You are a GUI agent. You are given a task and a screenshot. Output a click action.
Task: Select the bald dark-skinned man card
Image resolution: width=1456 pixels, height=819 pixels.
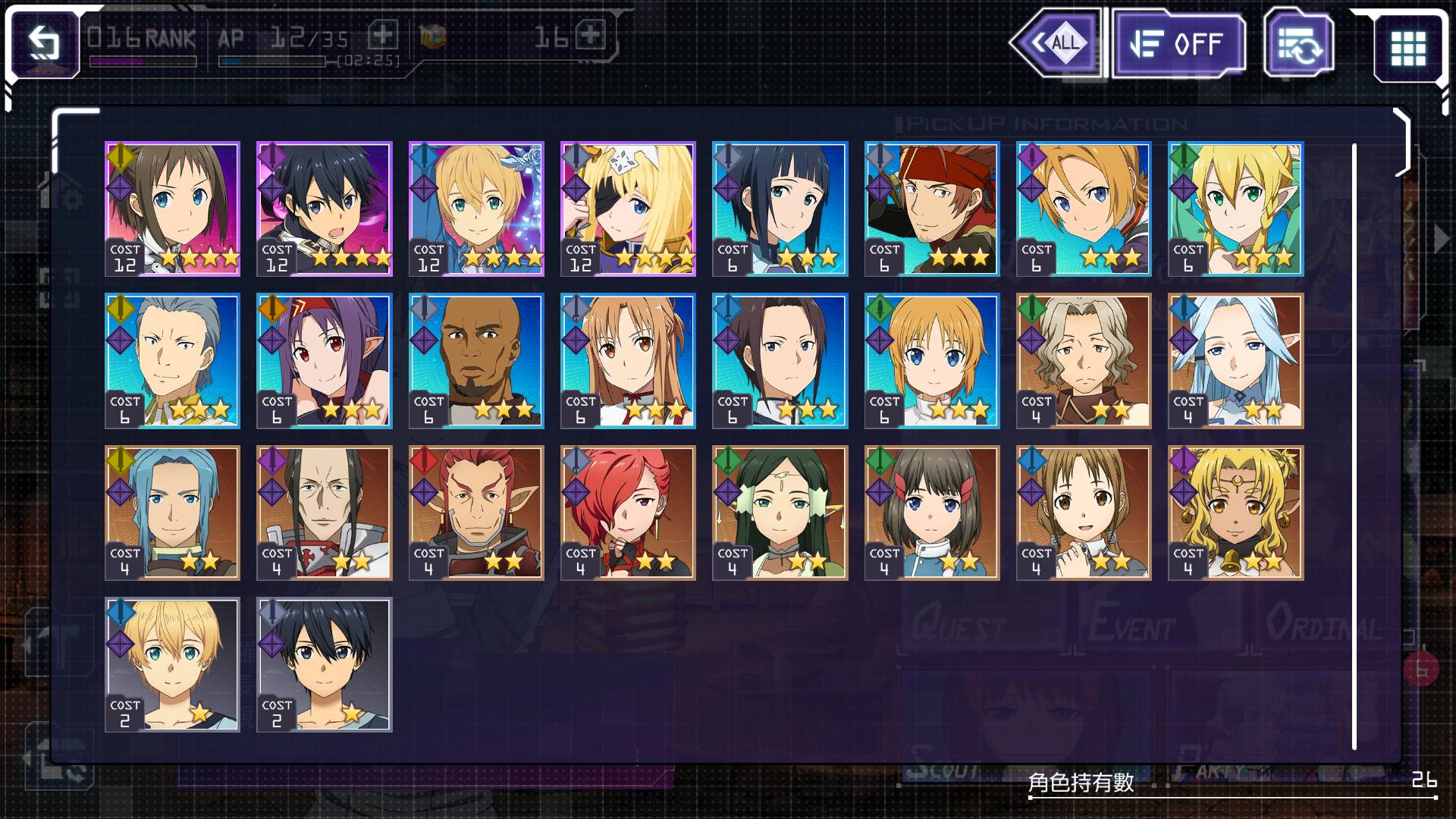(476, 361)
